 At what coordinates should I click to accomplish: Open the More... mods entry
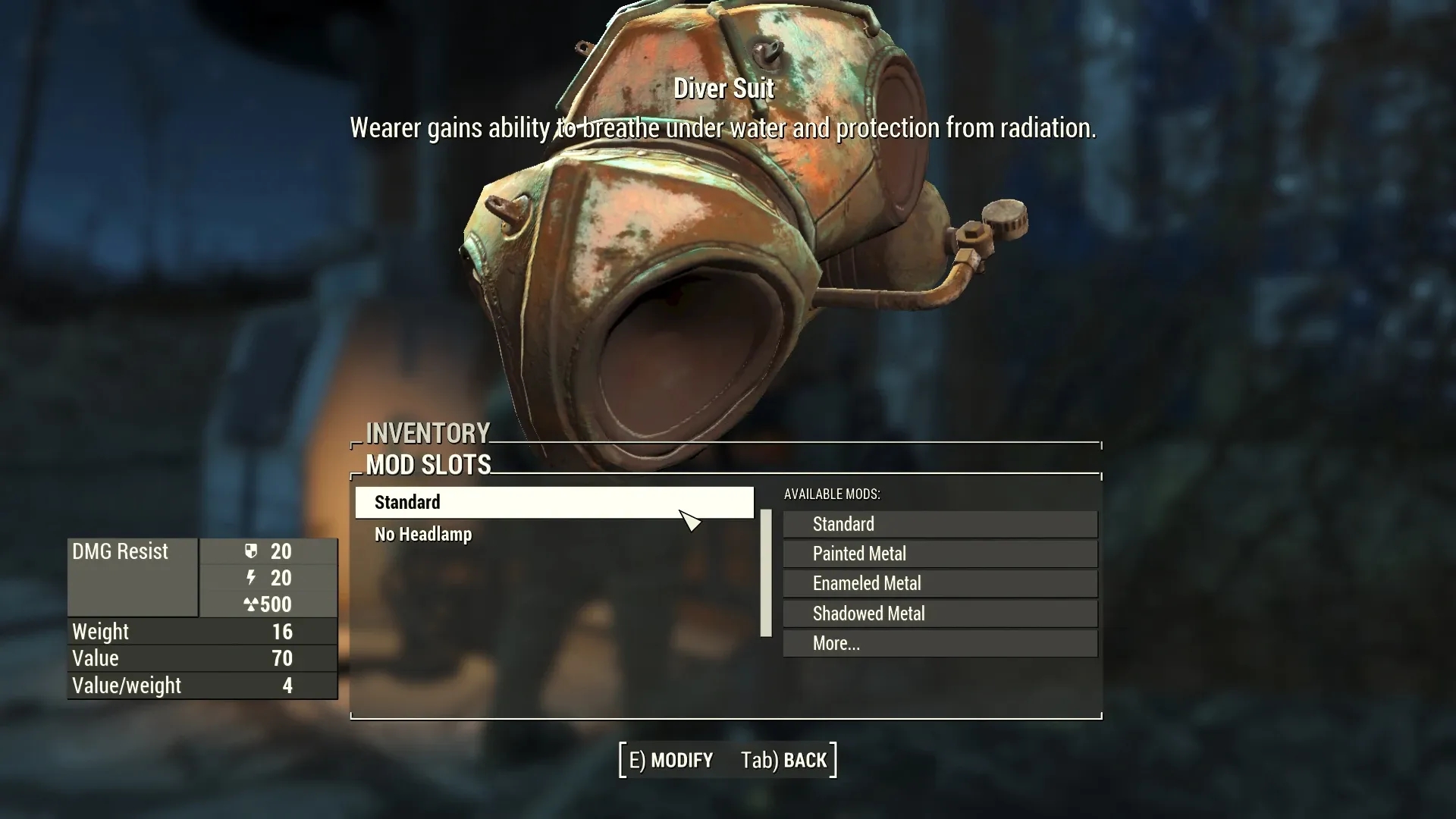click(x=940, y=643)
